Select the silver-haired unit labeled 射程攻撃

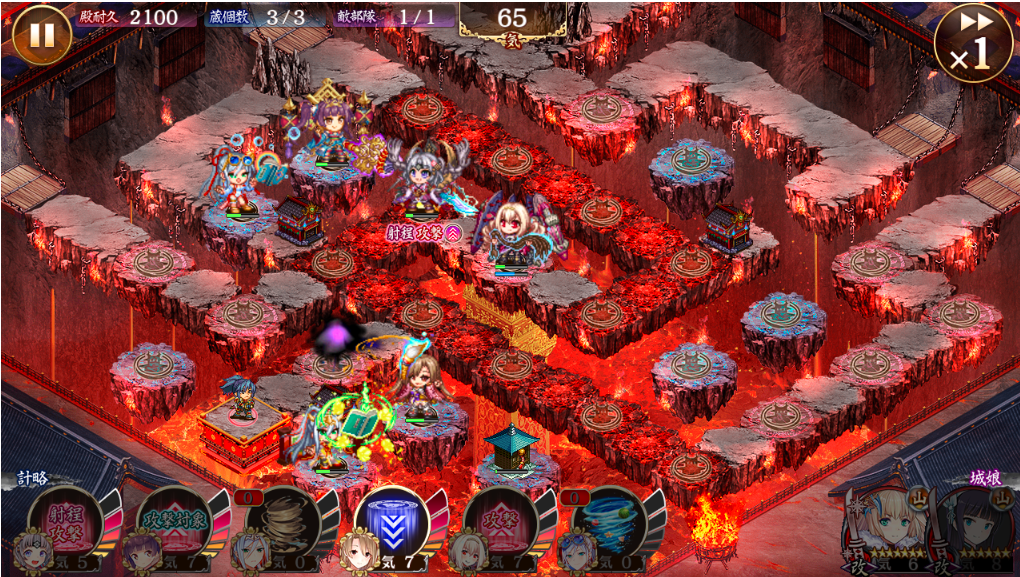coord(425,180)
